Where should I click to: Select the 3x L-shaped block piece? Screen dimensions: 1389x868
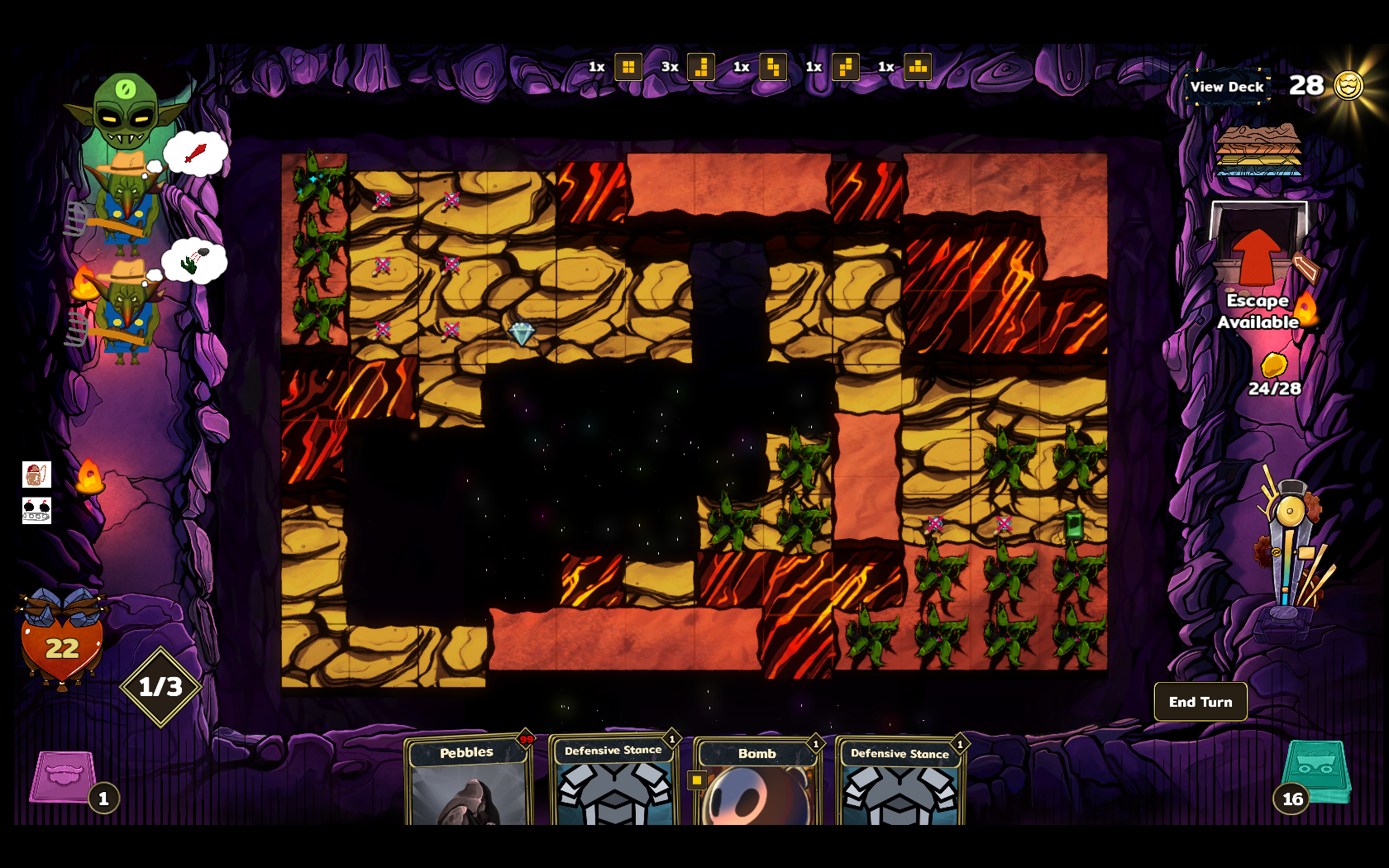click(701, 67)
